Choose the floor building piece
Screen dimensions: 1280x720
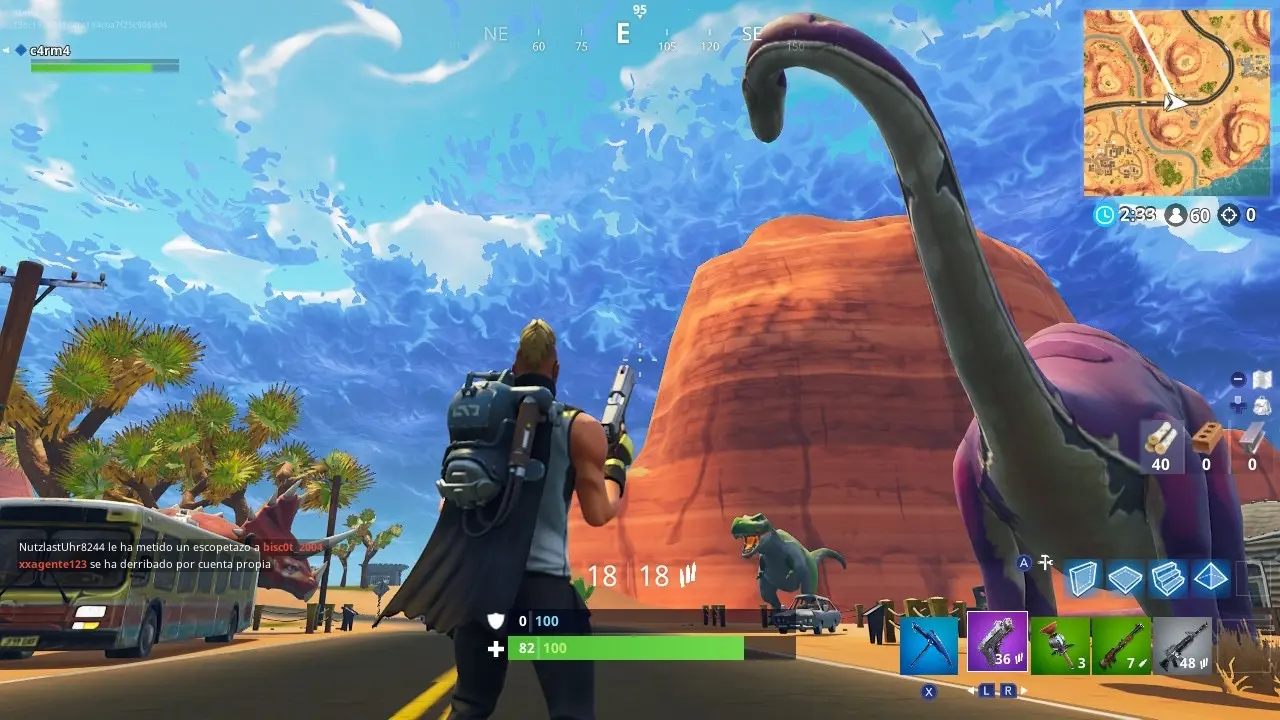coord(1125,578)
